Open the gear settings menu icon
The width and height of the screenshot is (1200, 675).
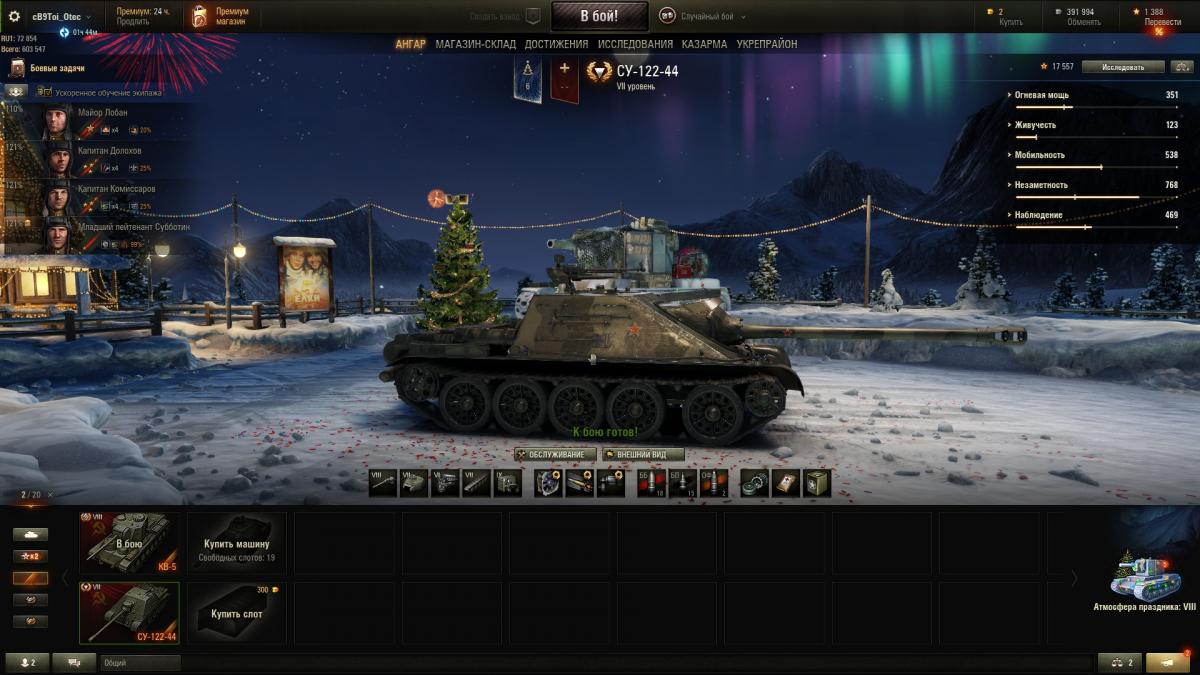(14, 16)
